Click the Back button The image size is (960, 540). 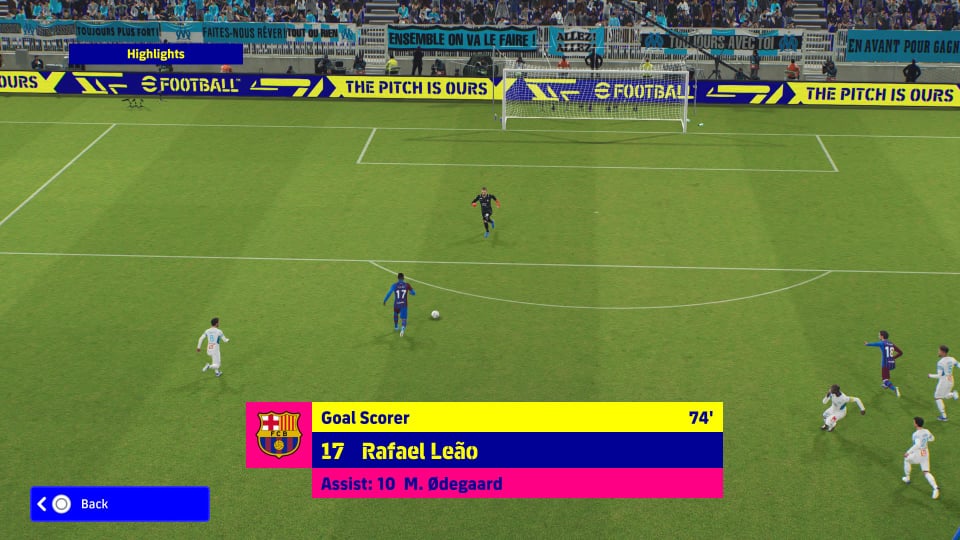pos(119,504)
